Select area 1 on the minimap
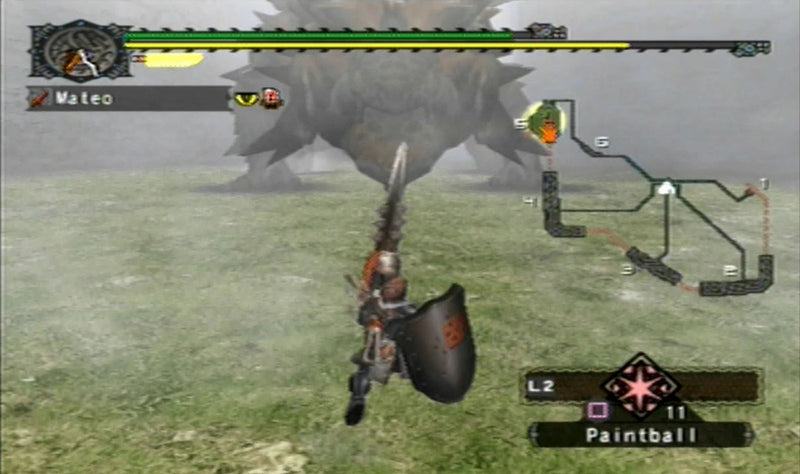The height and width of the screenshot is (474, 800). click(764, 183)
